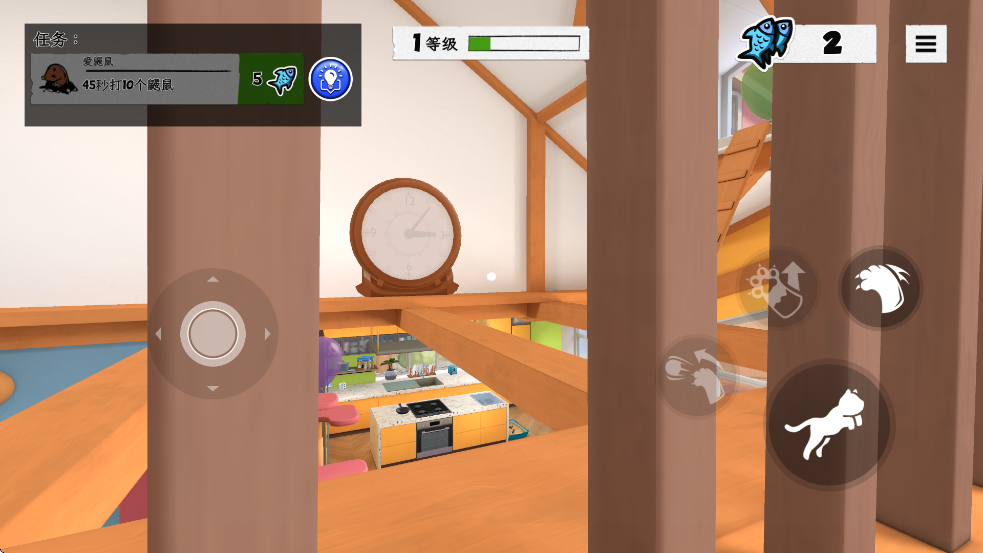Tap the blue fish currency icon
This screenshot has height=553, width=983.
766,43
